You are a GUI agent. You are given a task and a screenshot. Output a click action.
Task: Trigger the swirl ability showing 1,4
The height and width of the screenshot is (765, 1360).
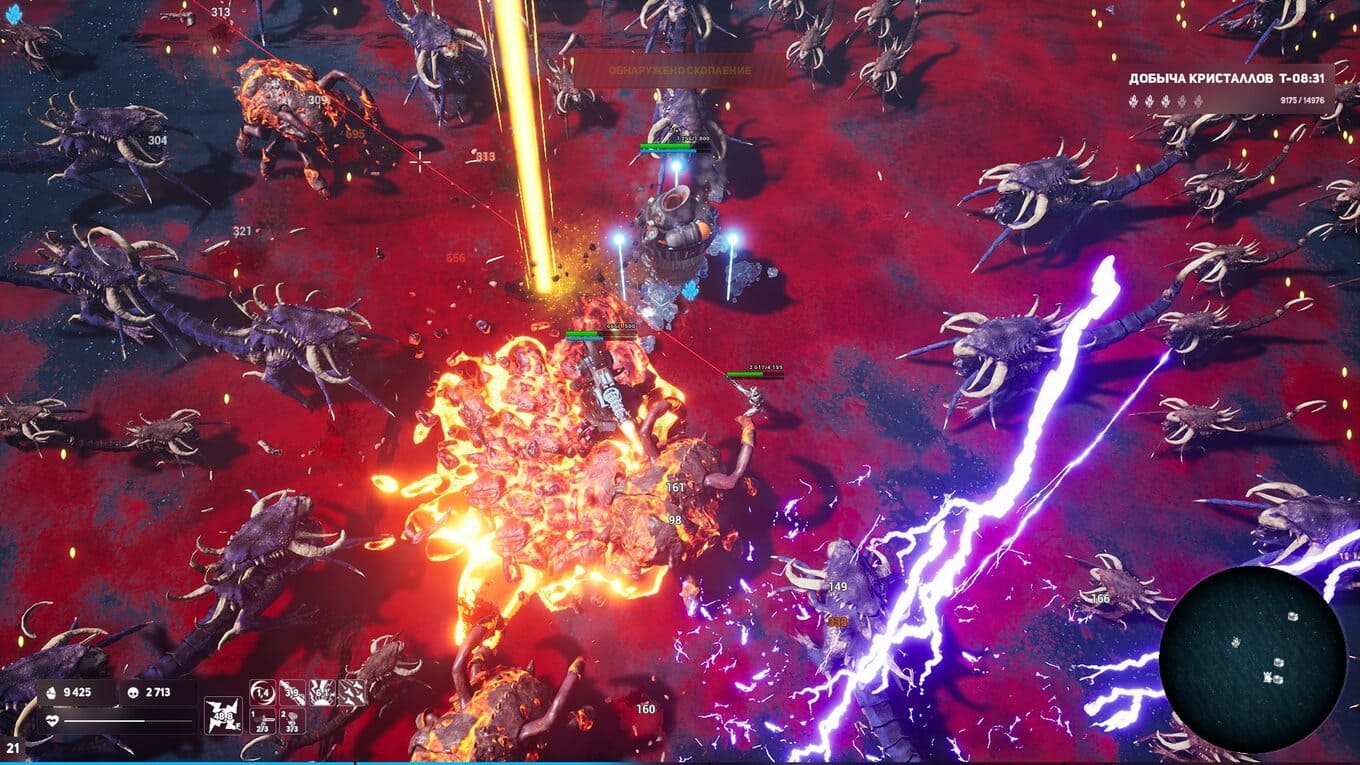pos(262,692)
